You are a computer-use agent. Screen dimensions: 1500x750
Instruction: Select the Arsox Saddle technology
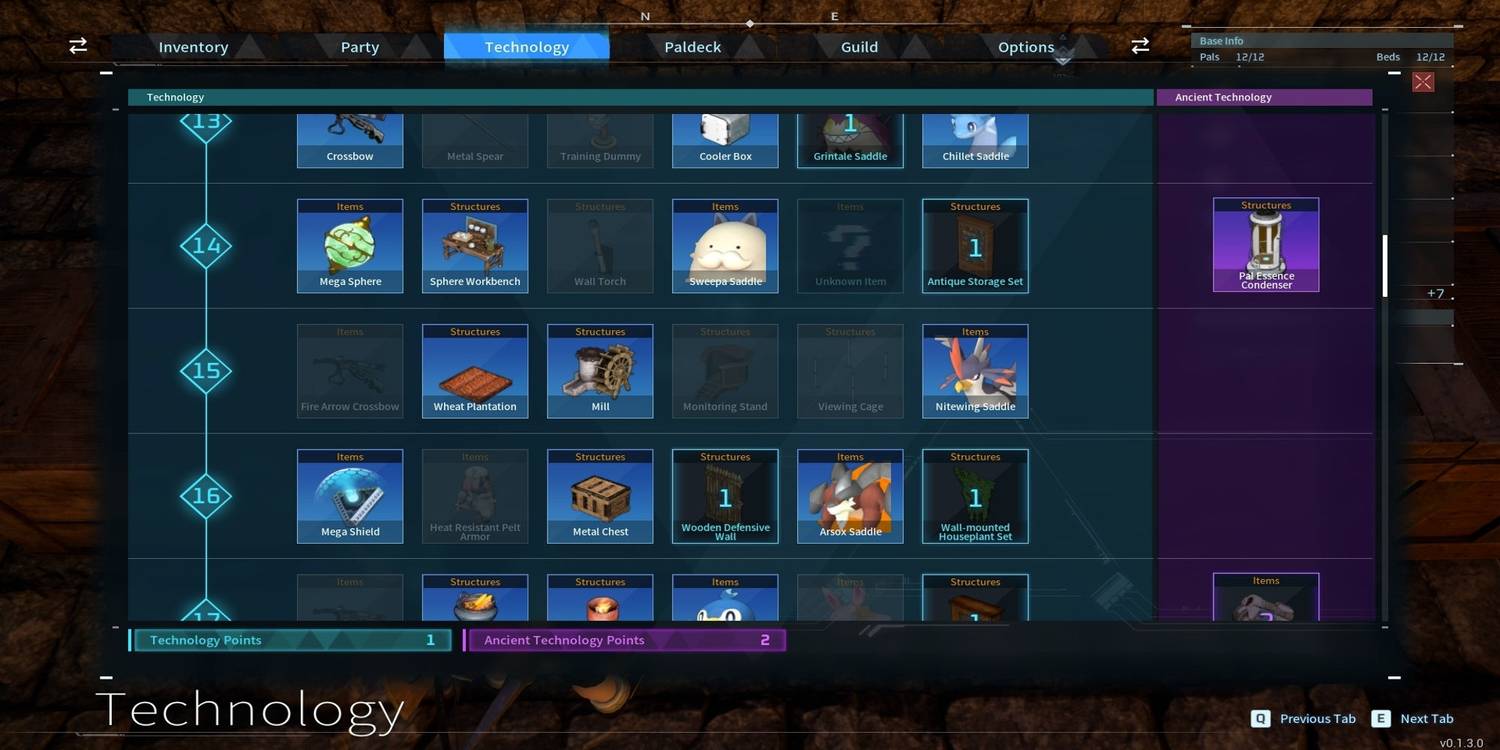pyautogui.click(x=850, y=495)
